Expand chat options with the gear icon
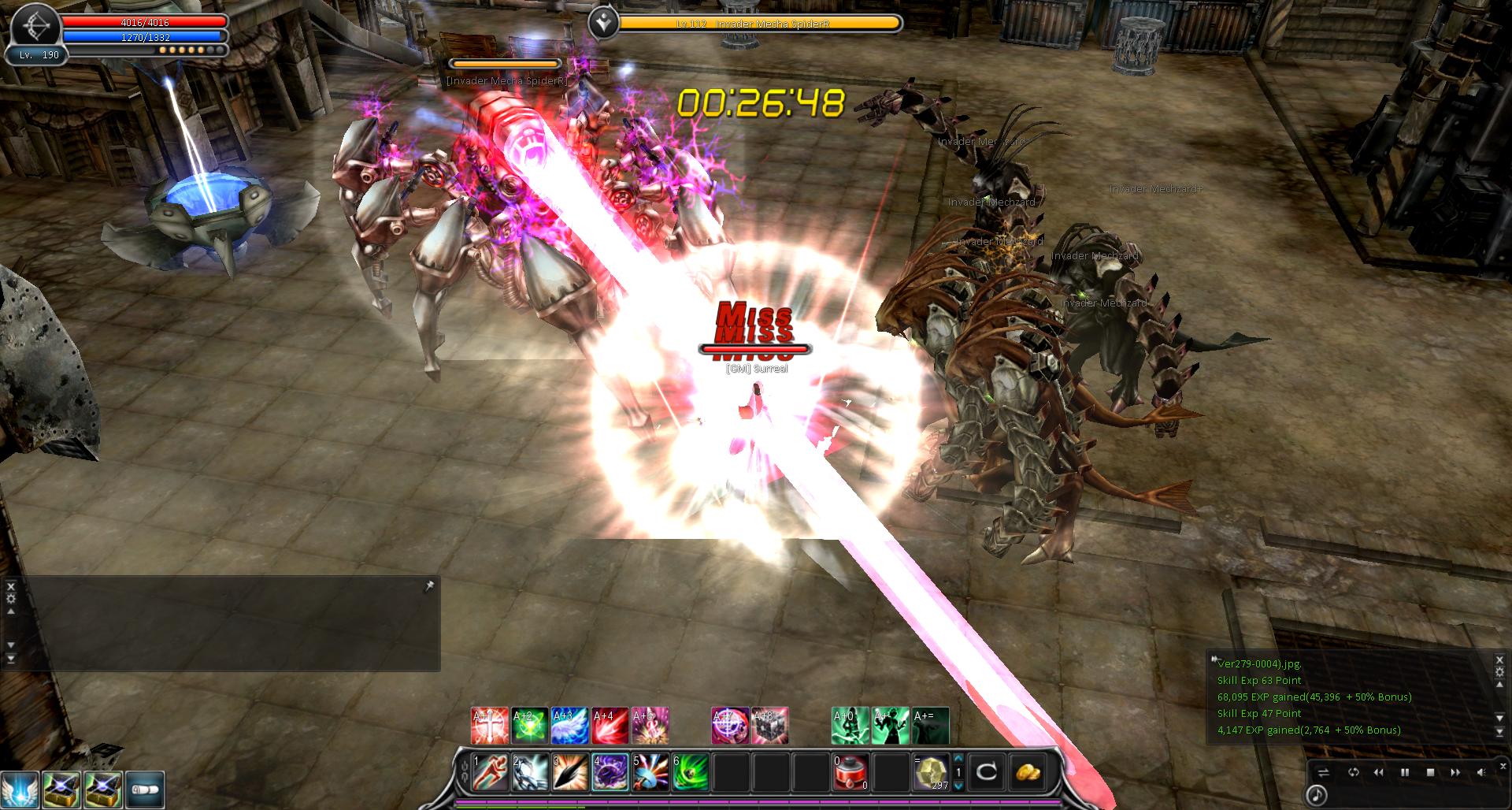1512x810 pixels. [9, 598]
